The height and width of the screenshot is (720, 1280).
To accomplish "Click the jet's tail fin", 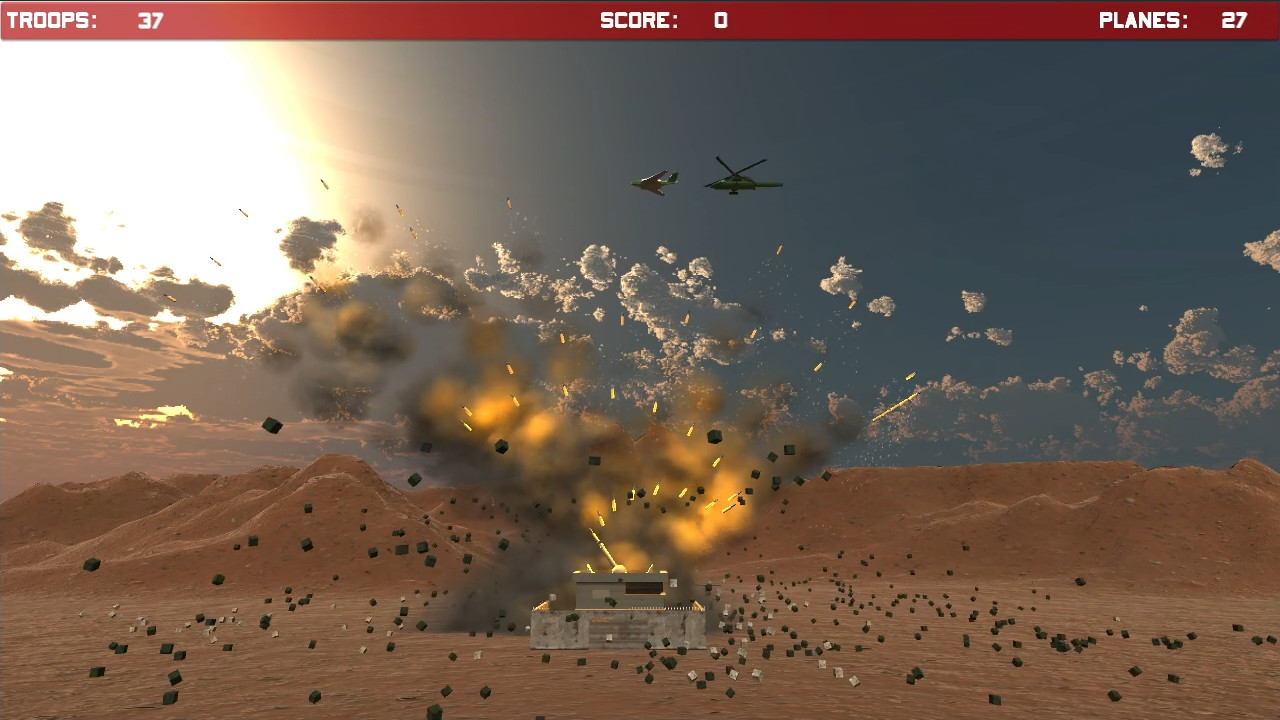I will pos(673,175).
